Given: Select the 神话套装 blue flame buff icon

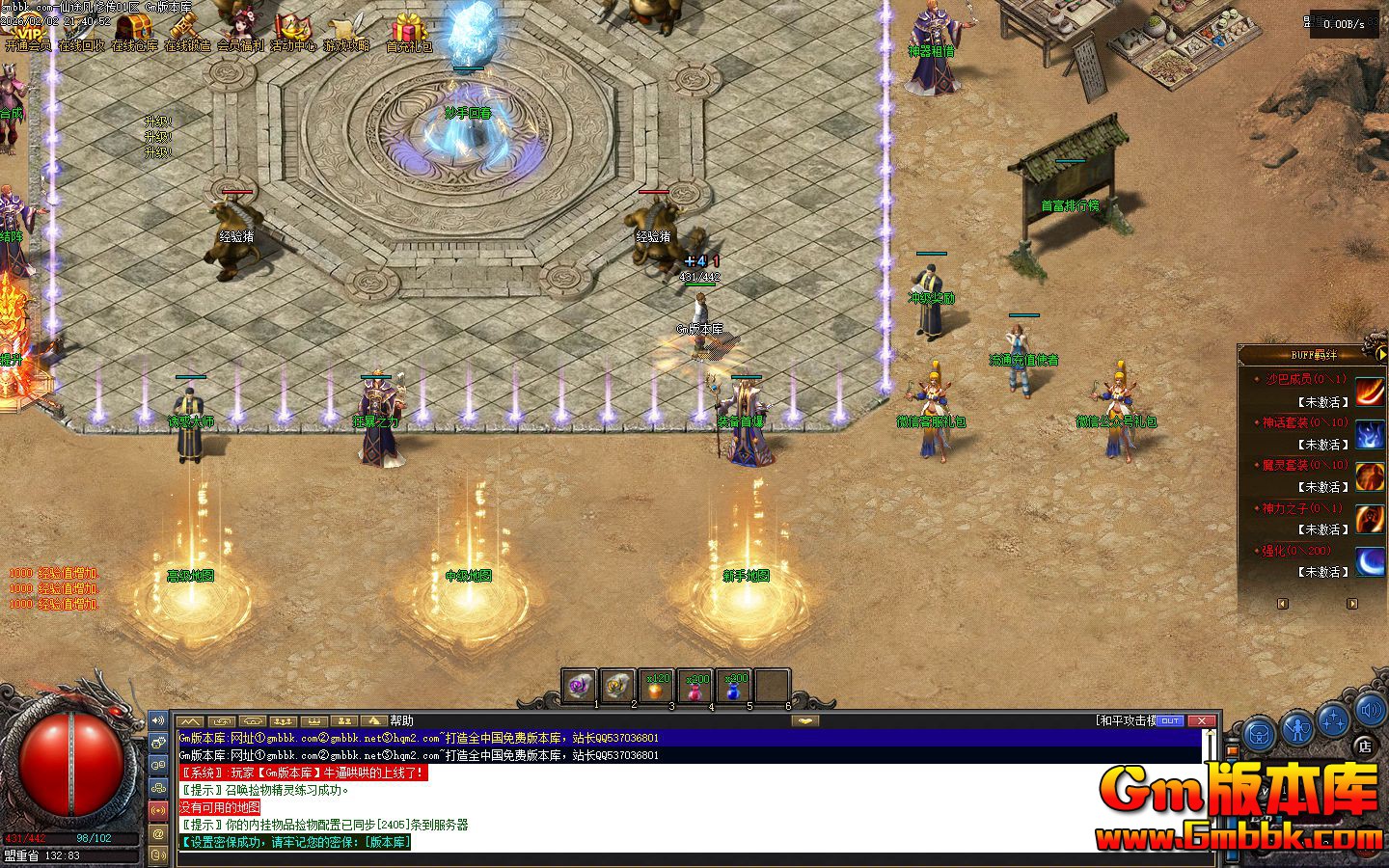Looking at the screenshot, I should click(x=1370, y=434).
